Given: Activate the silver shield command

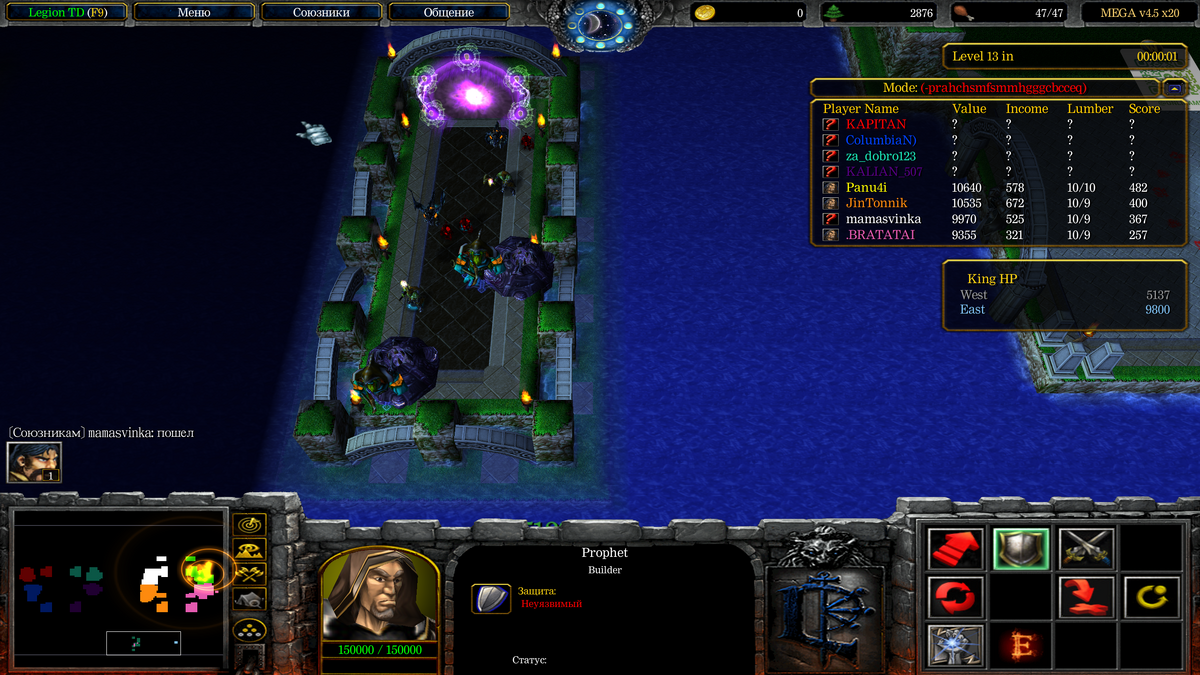Looking at the screenshot, I should click(1021, 548).
